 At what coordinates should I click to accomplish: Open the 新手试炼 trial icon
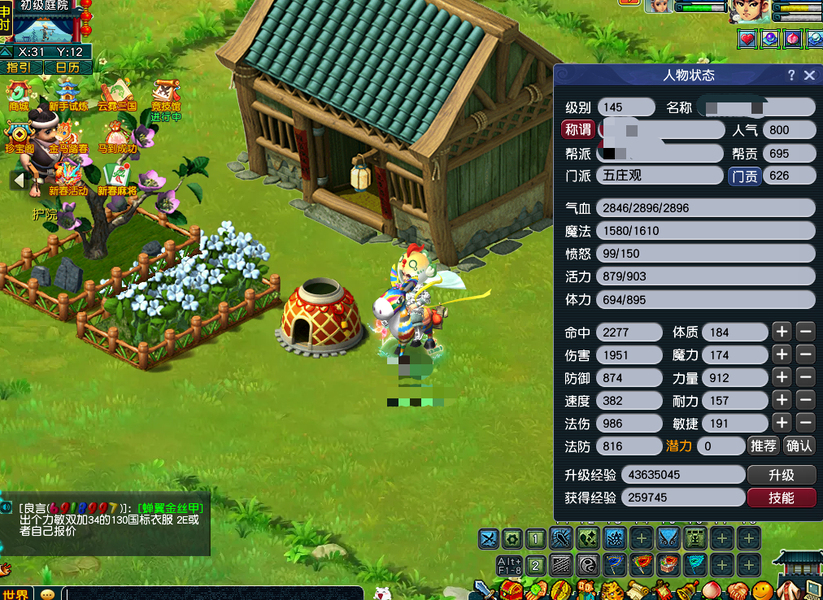coord(68,93)
